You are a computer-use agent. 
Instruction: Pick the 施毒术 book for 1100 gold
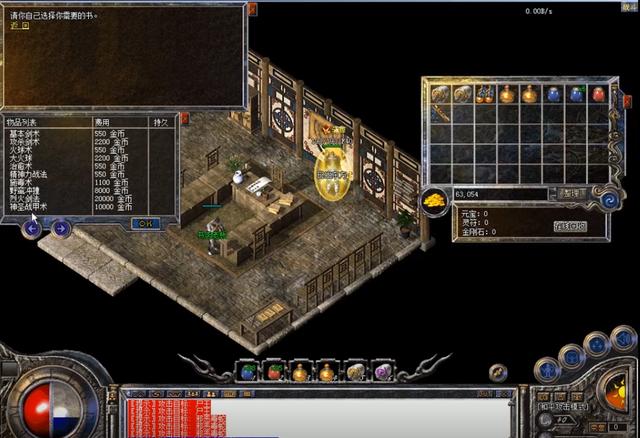point(23,182)
